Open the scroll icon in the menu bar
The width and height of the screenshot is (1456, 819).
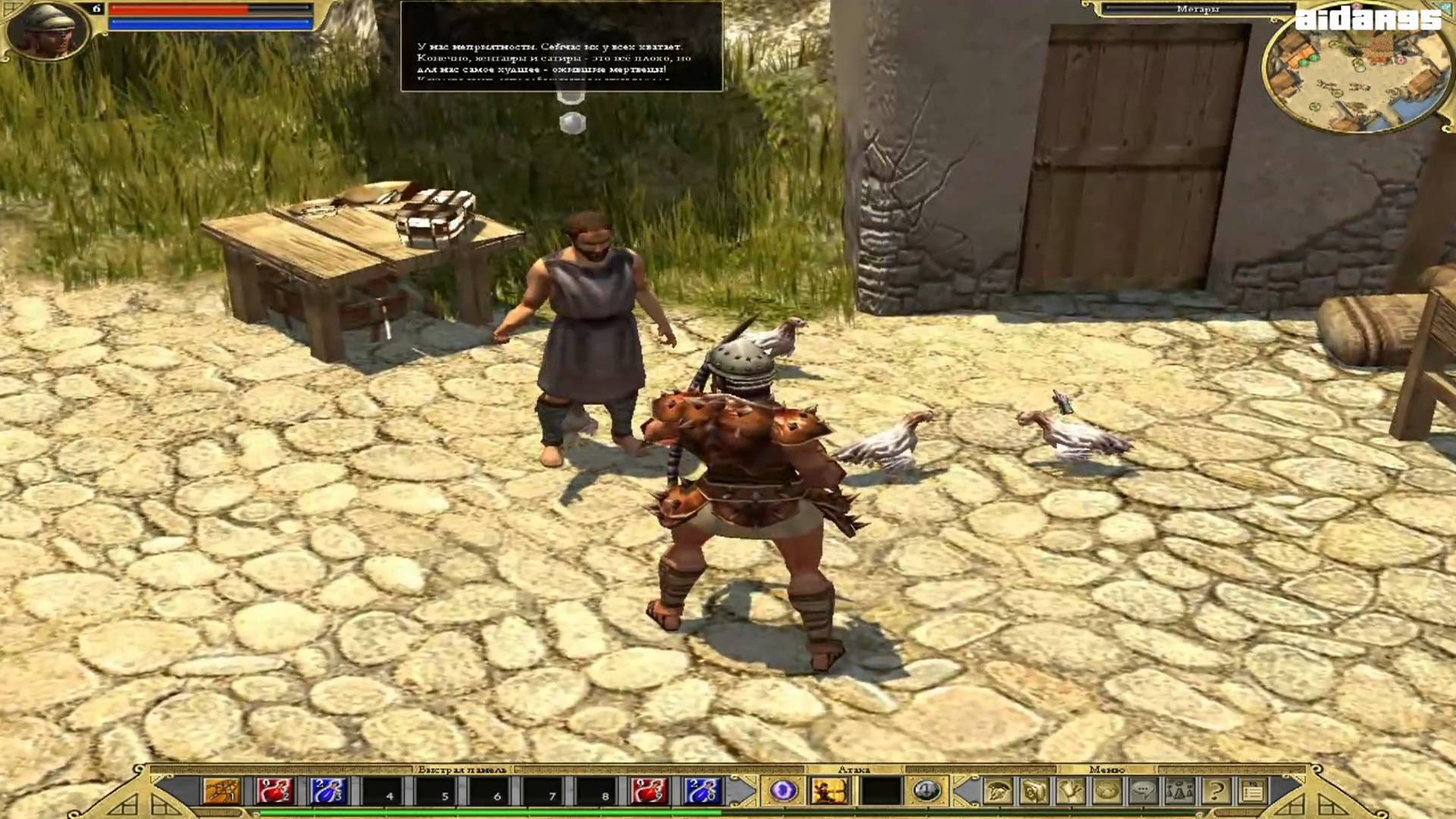pos(1034,792)
